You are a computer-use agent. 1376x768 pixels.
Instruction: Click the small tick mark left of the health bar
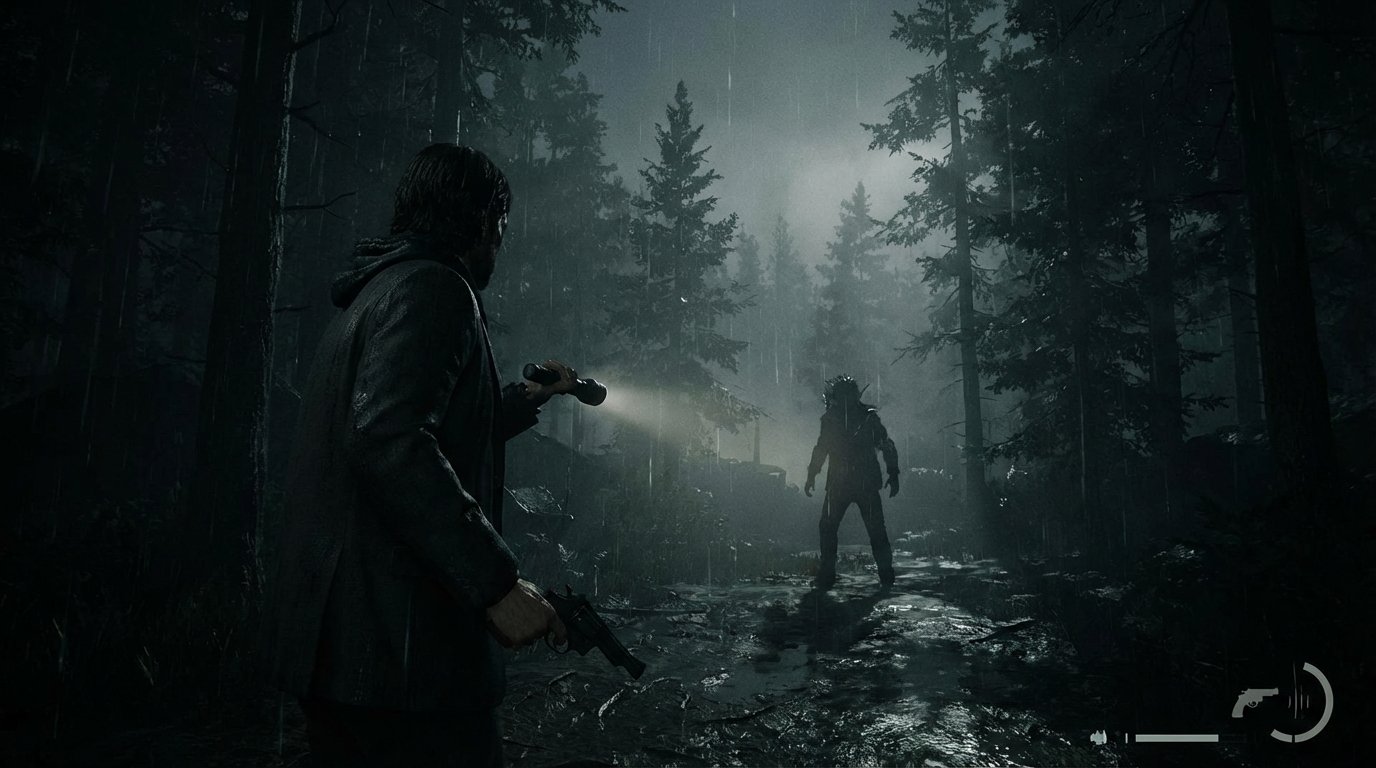[x=1127, y=737]
